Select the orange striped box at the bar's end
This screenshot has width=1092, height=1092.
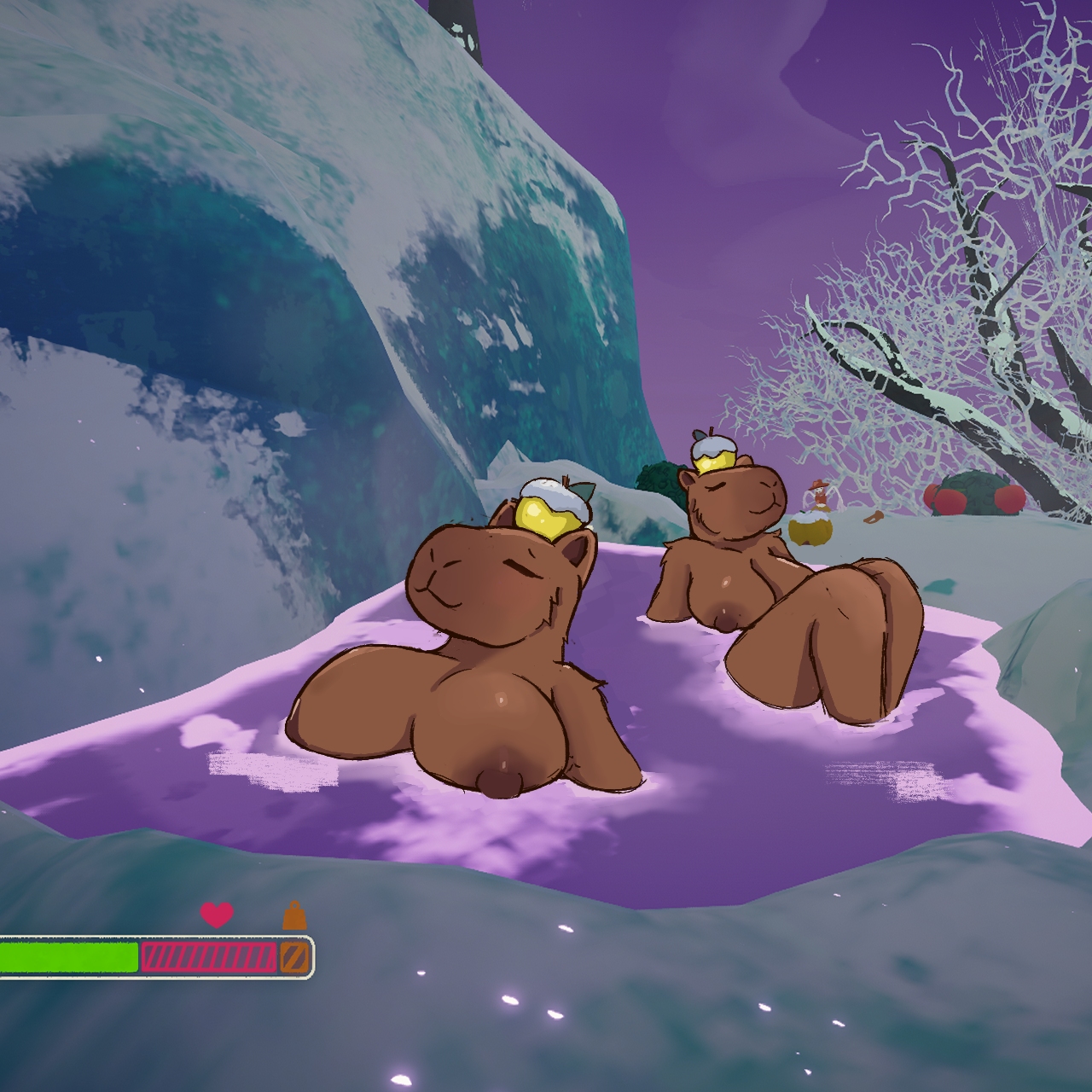293,957
